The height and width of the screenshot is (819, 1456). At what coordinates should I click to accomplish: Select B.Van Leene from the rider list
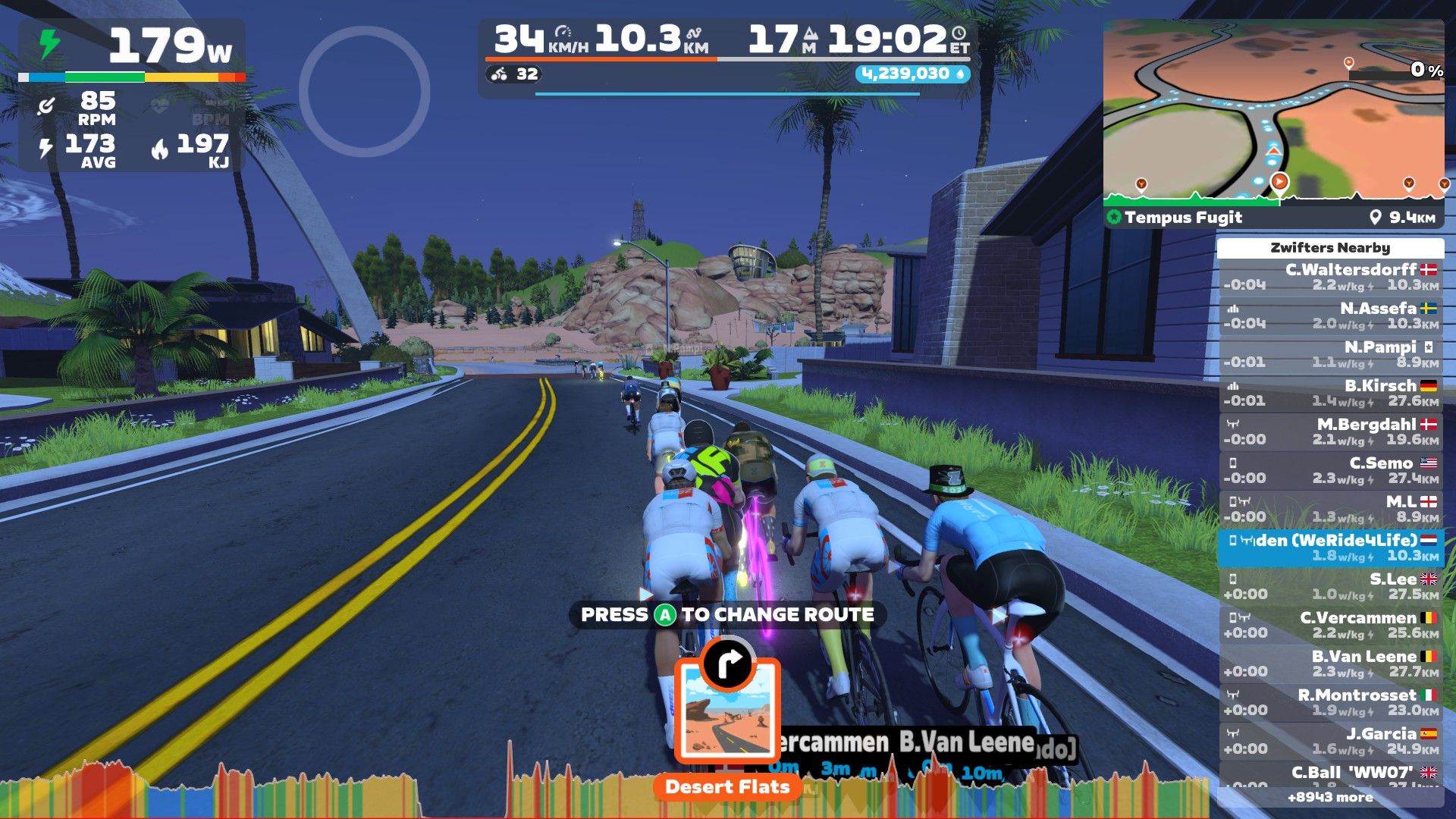pos(1330,664)
